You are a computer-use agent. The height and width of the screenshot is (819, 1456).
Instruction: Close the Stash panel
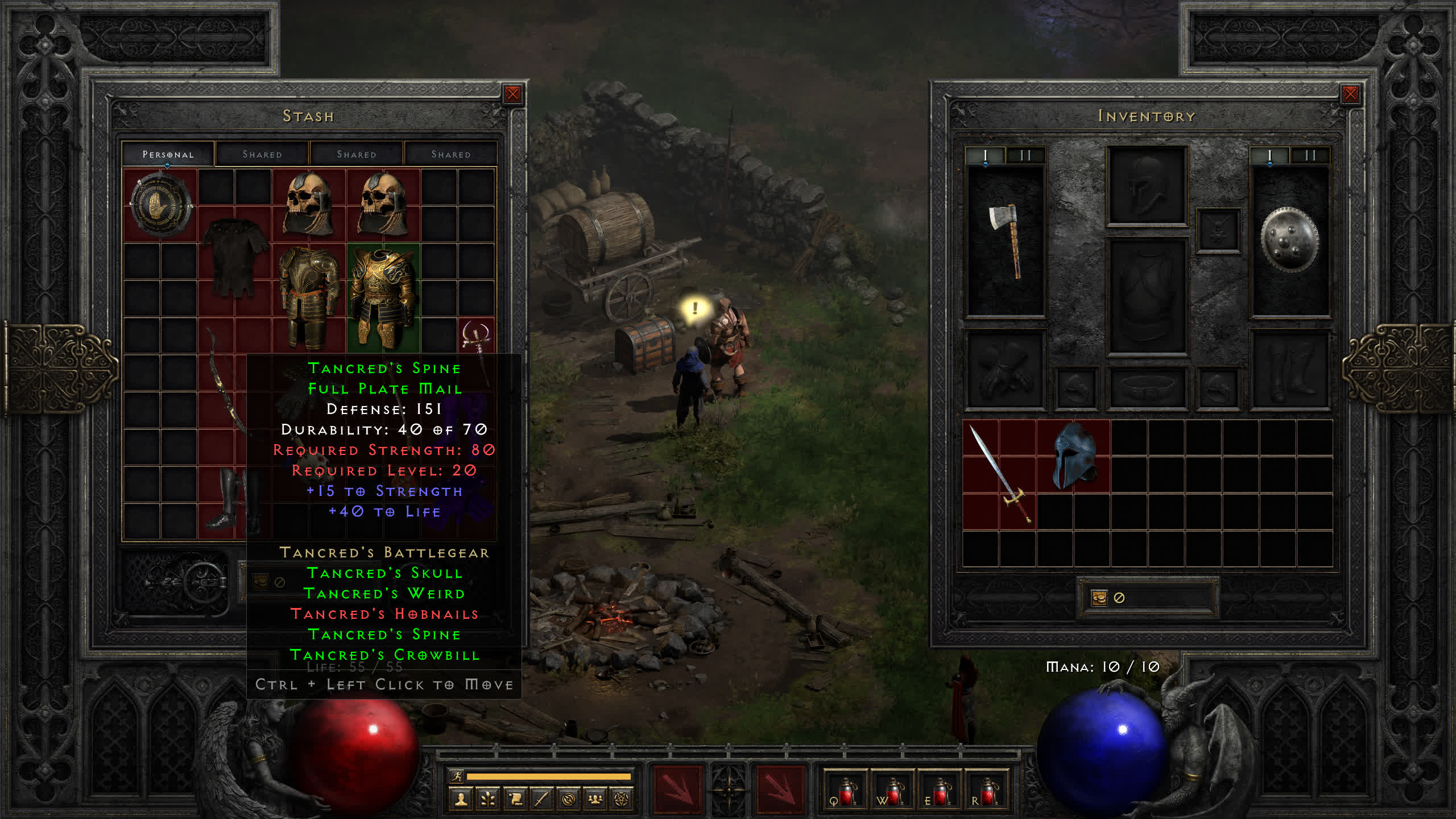click(512, 94)
